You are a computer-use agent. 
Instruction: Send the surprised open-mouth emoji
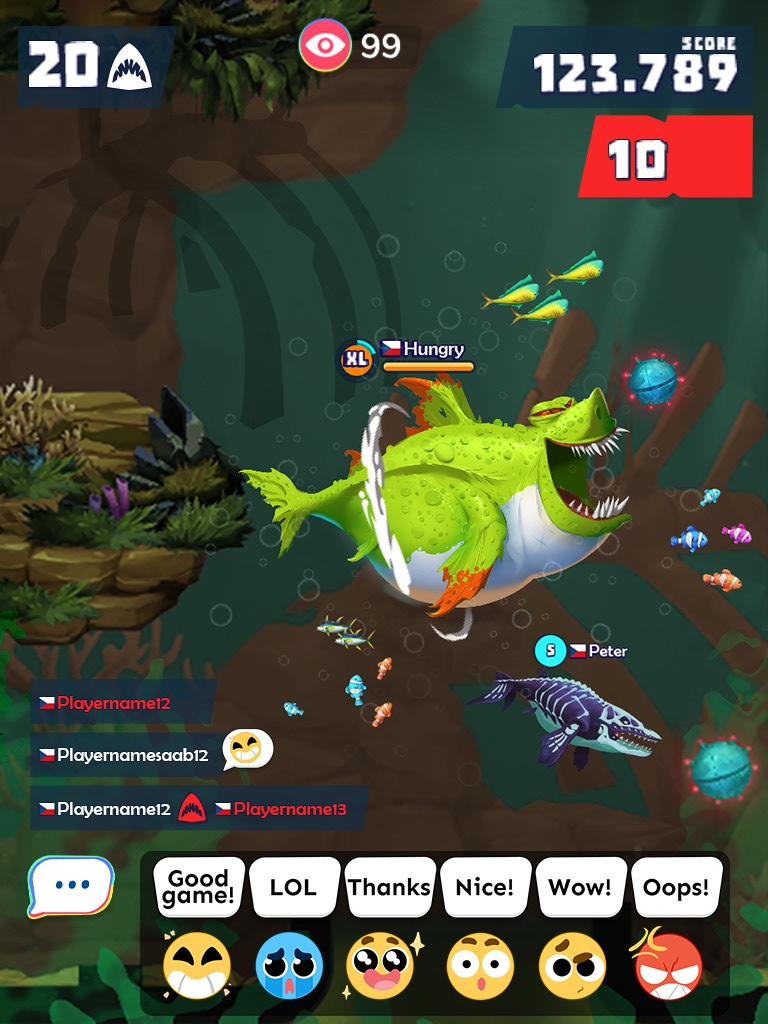click(x=480, y=966)
